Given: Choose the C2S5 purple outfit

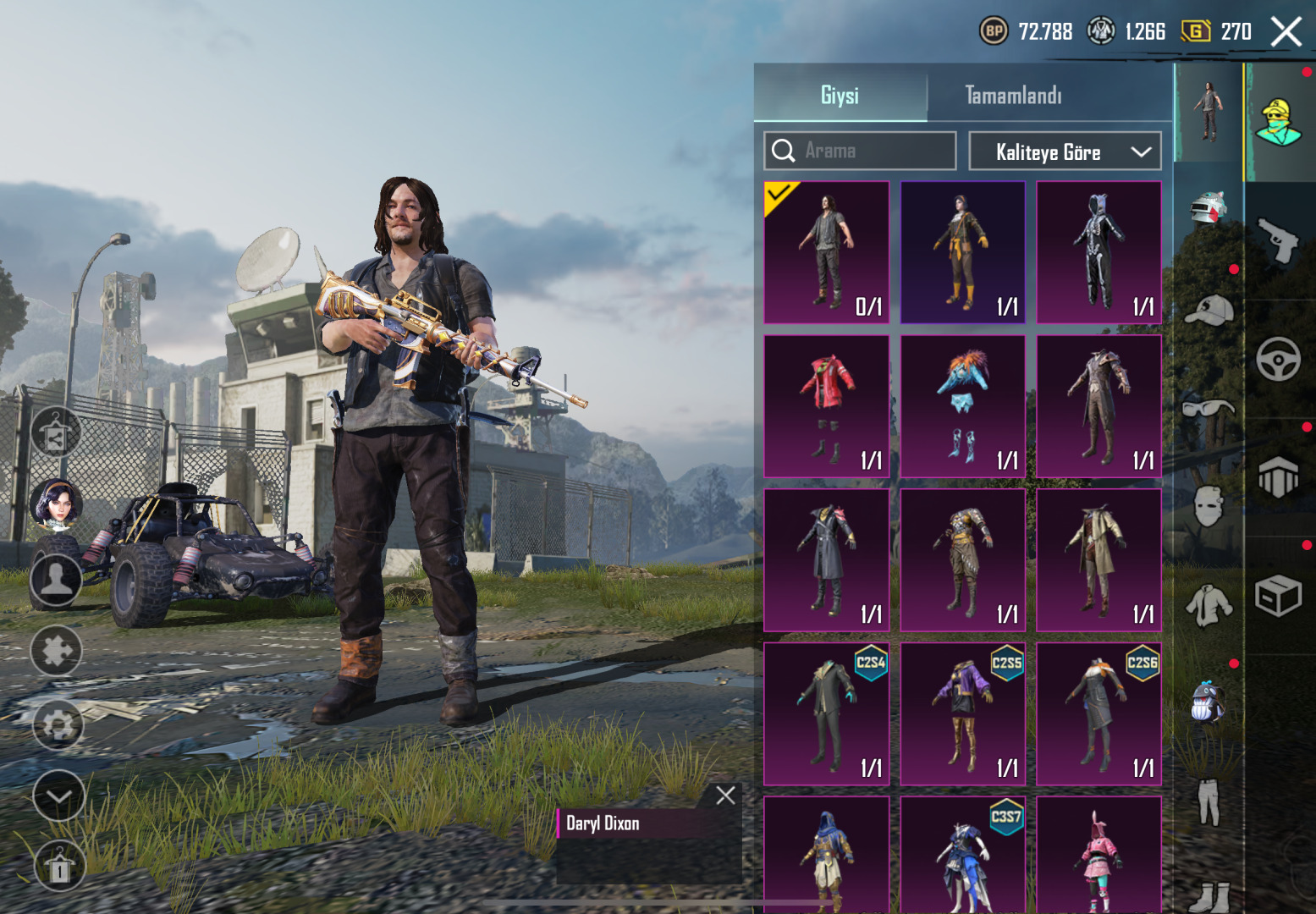Looking at the screenshot, I should tap(962, 713).
